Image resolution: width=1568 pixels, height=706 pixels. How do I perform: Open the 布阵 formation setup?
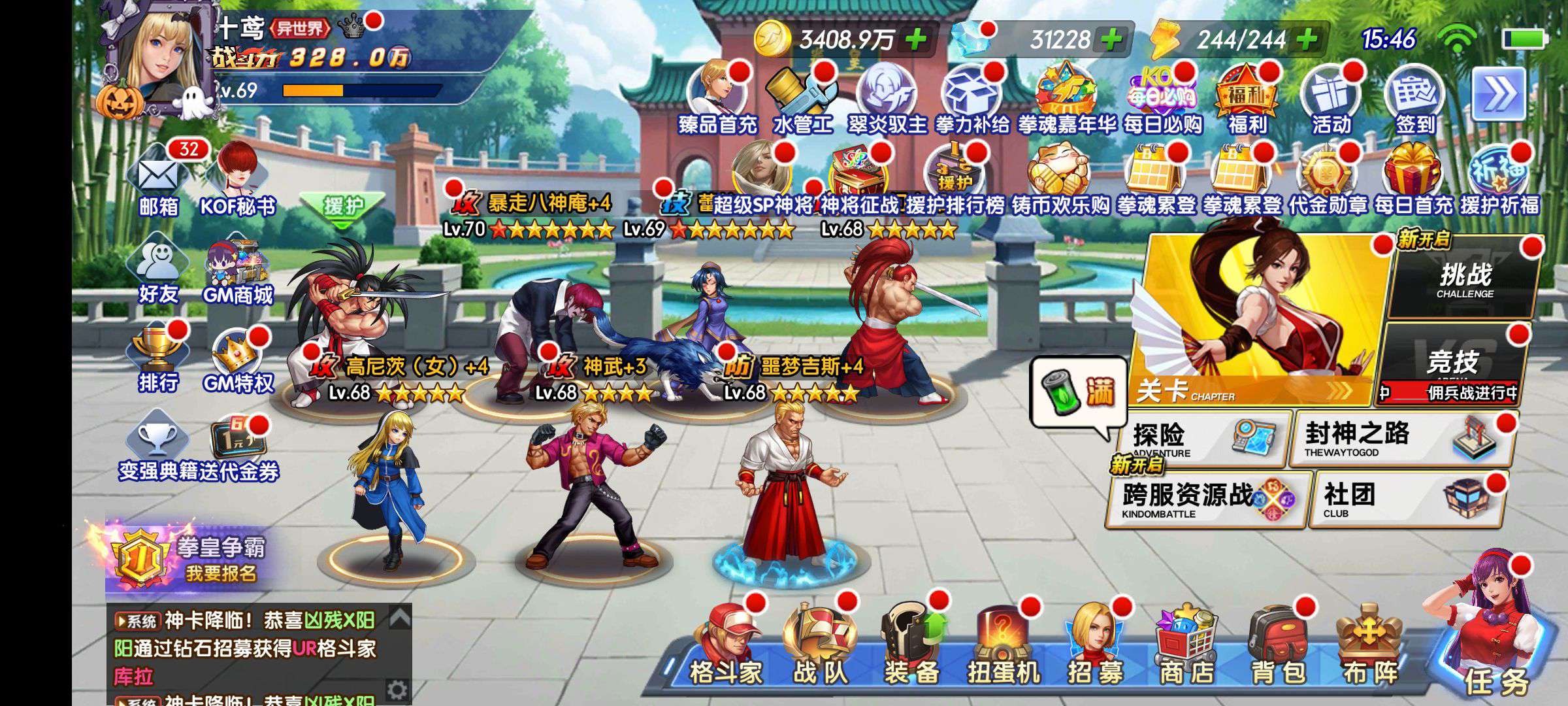[1369, 647]
